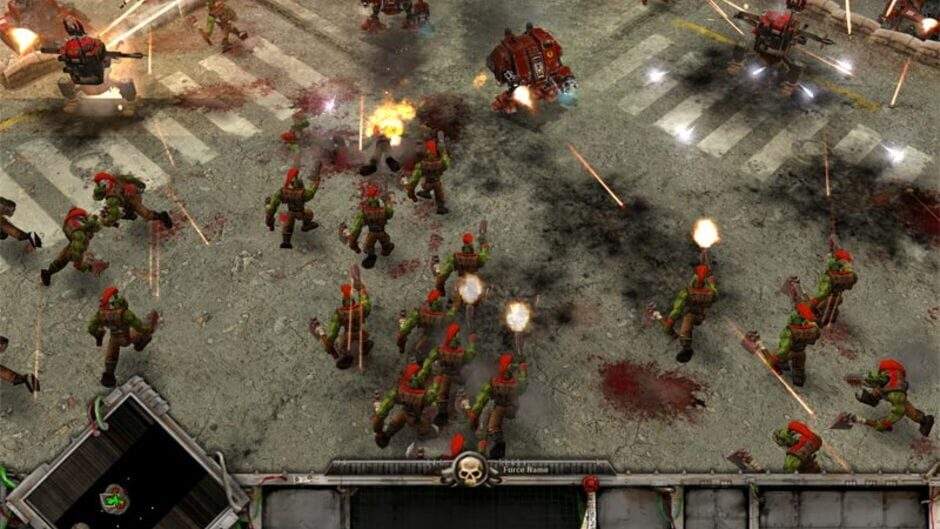Select the green icon on the minimap
Screen dimensions: 940x529
coord(114,497)
